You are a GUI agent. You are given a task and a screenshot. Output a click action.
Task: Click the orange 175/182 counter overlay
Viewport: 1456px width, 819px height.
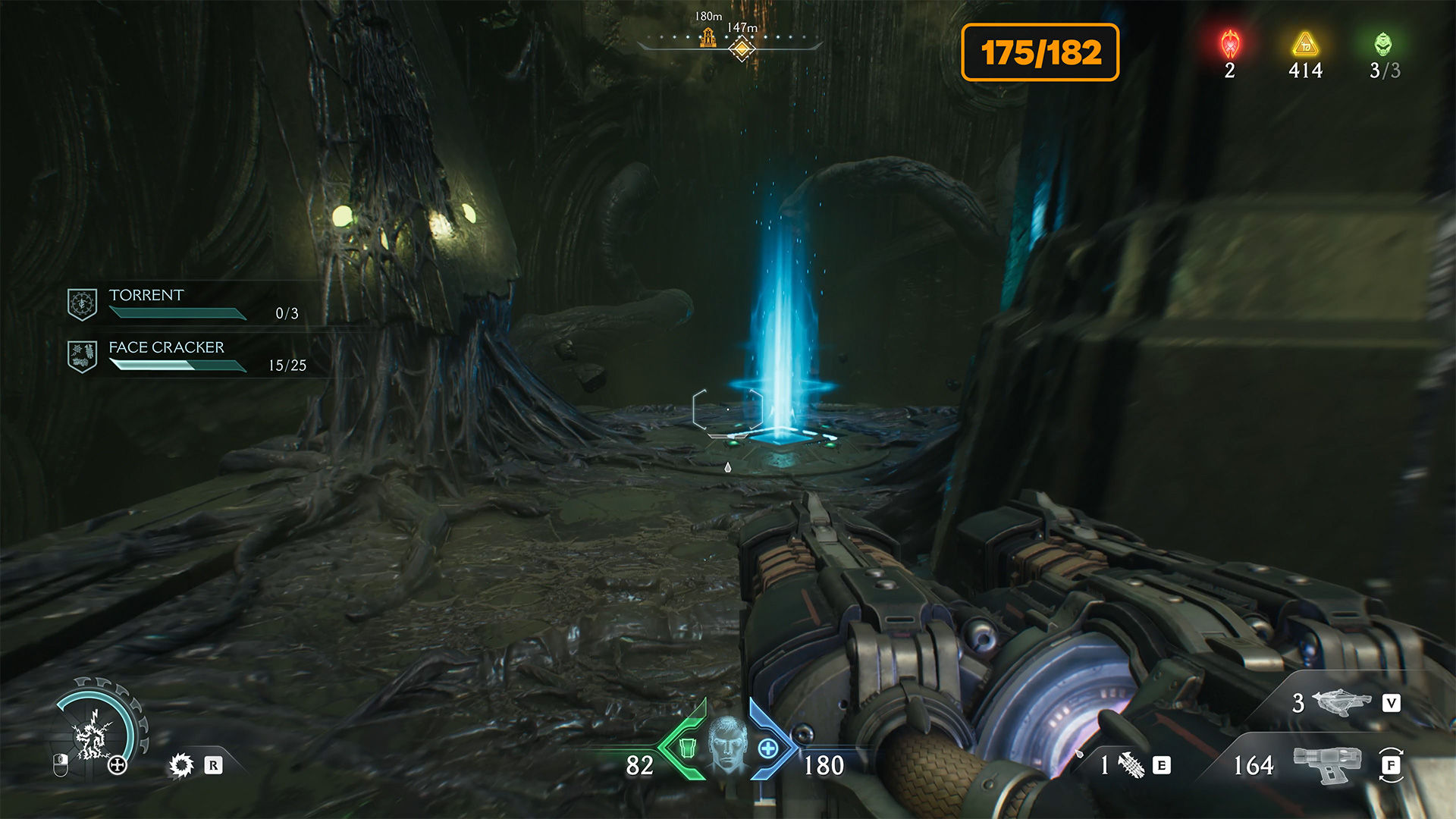(1040, 52)
